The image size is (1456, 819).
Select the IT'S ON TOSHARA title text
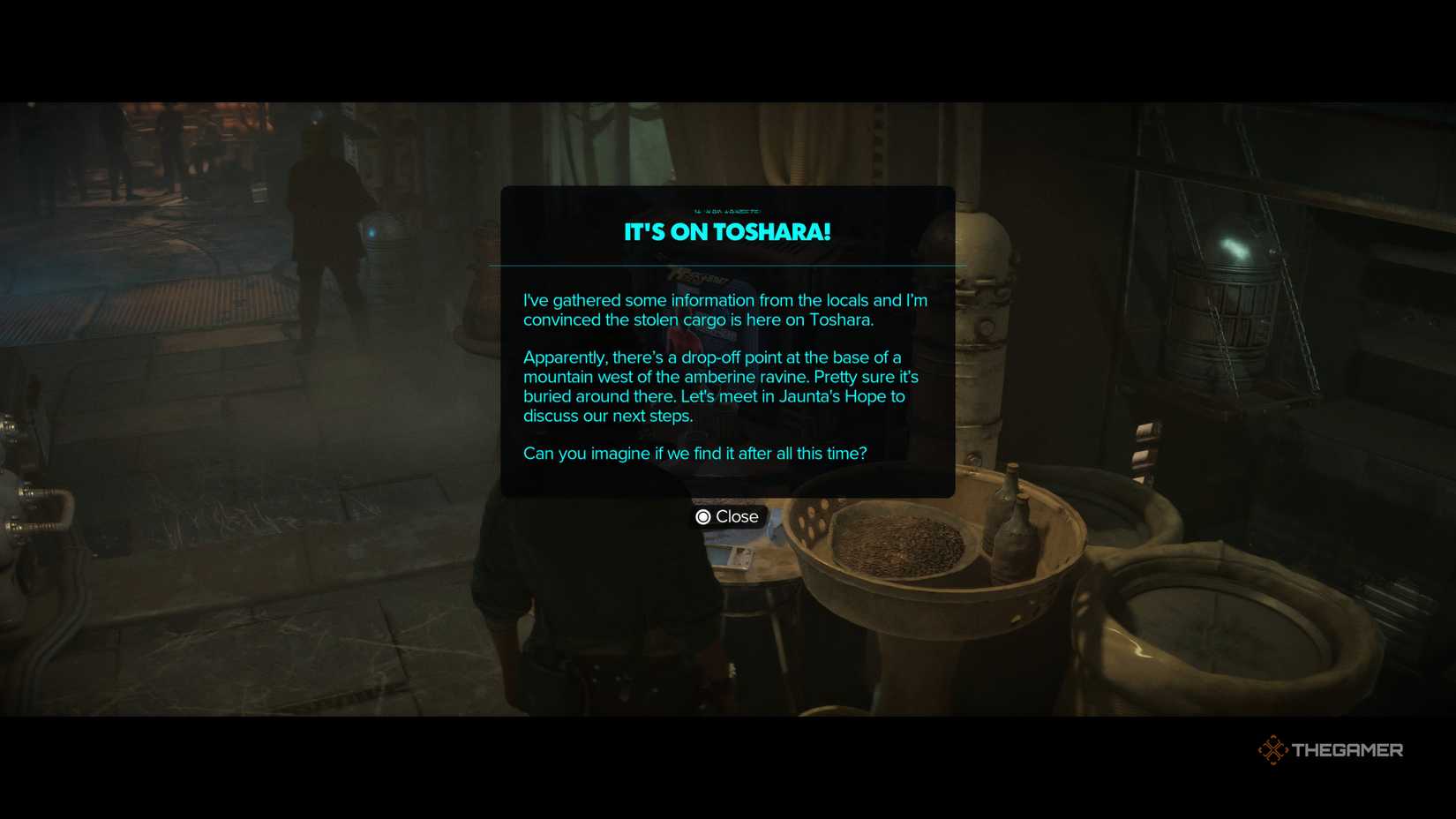(x=727, y=231)
